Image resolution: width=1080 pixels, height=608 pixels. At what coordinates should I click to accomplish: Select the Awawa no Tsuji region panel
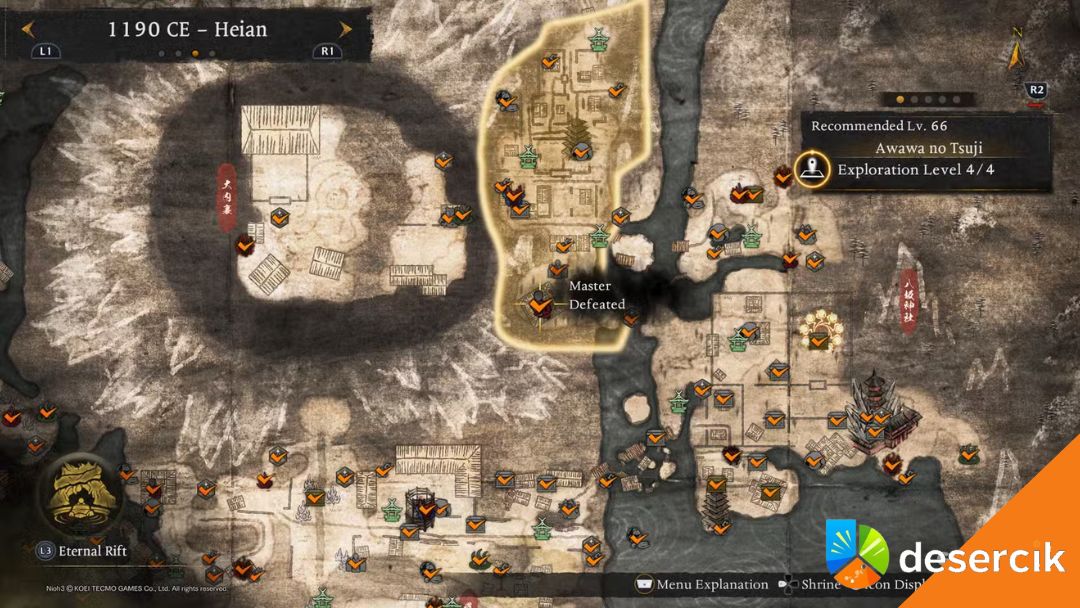point(923,148)
